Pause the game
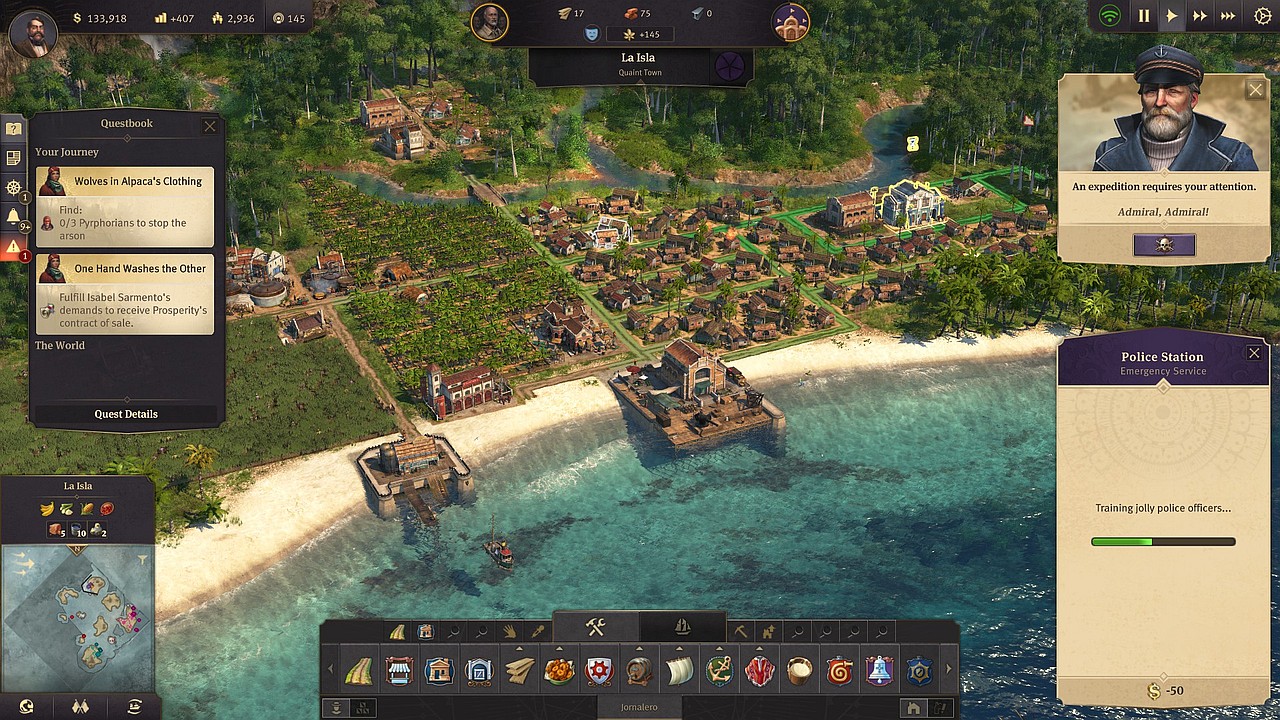 click(1144, 16)
